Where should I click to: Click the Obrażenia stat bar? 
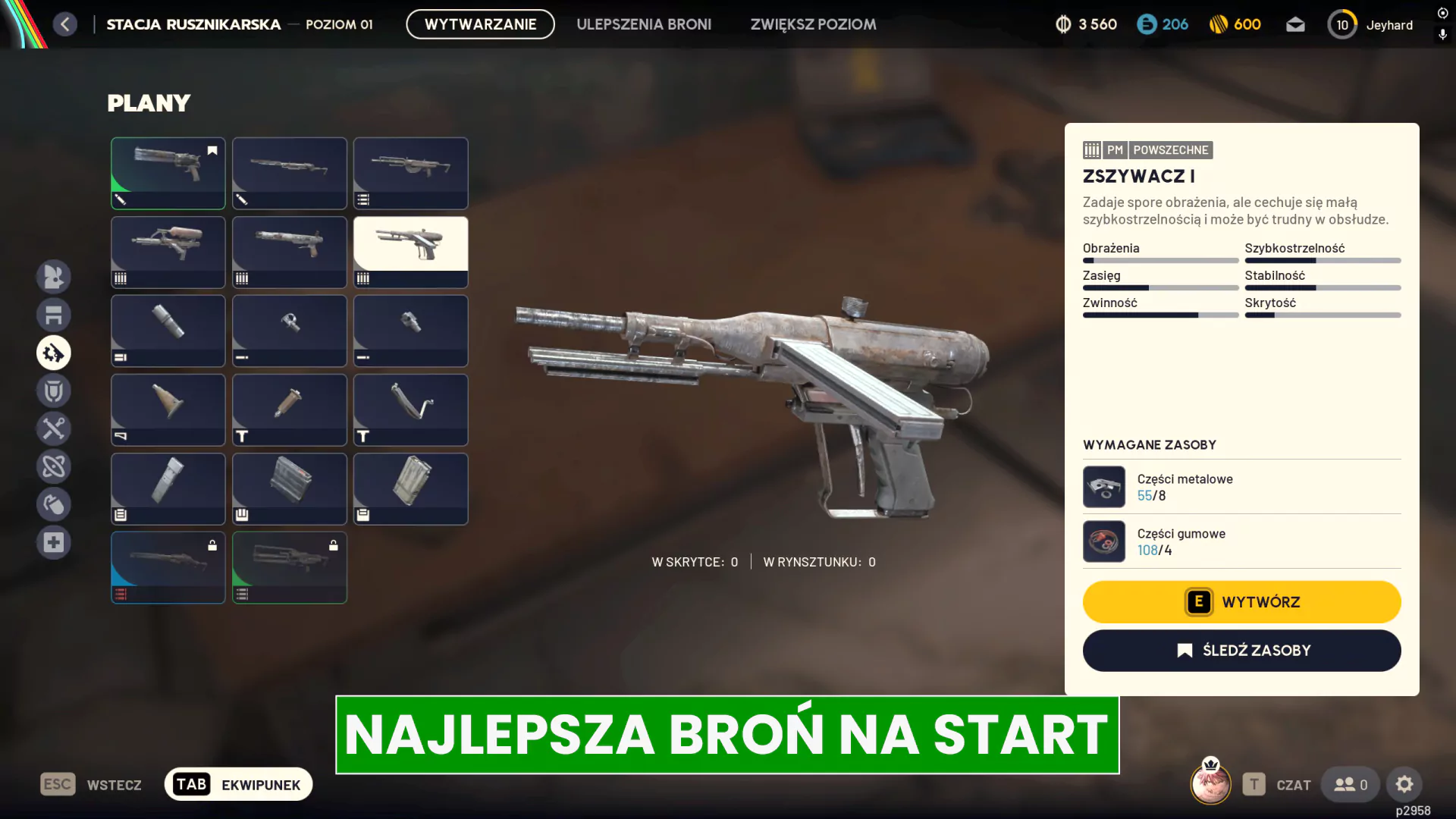pos(1160,260)
